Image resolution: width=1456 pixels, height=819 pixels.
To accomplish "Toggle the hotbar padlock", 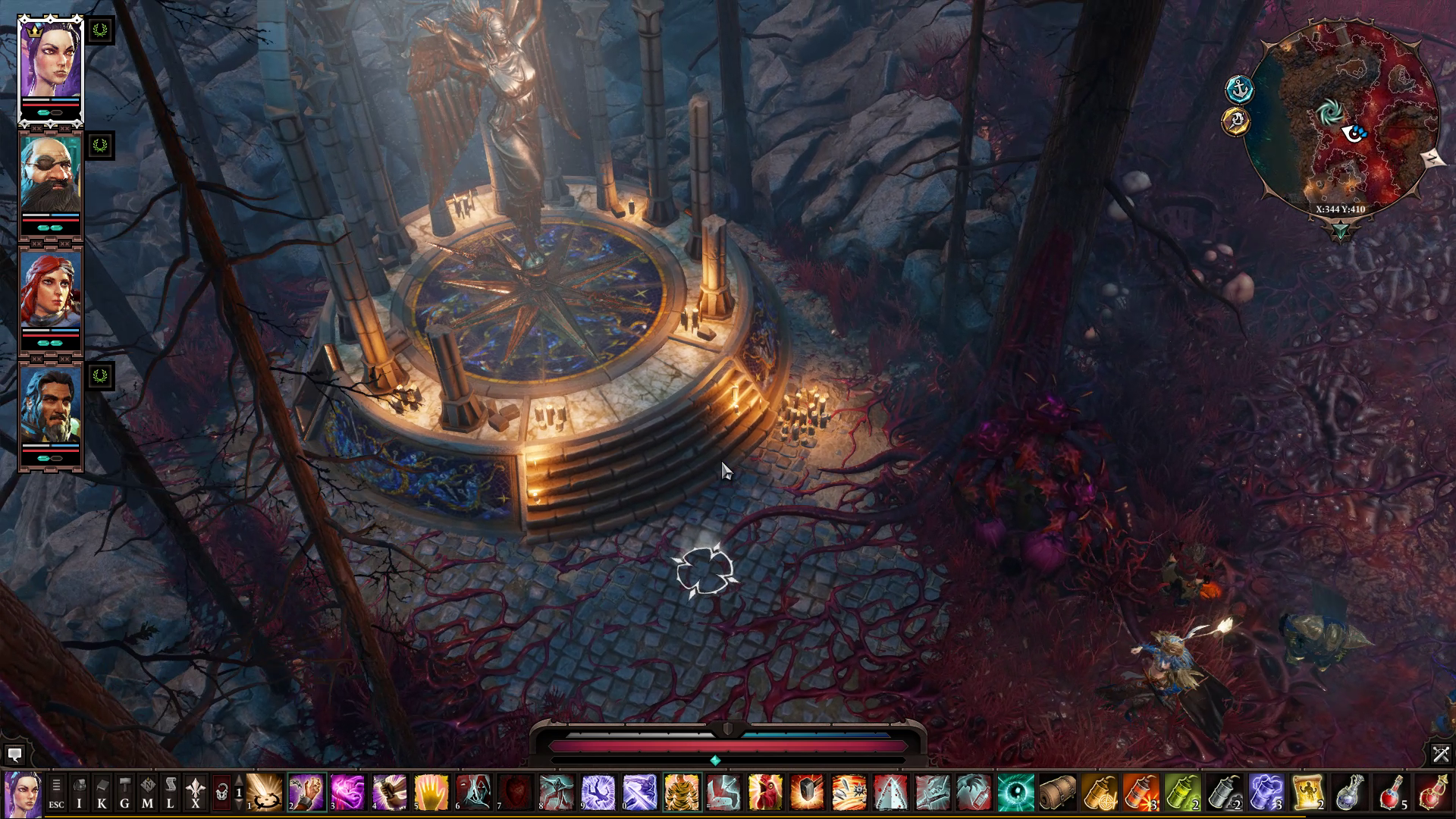I will click(221, 793).
